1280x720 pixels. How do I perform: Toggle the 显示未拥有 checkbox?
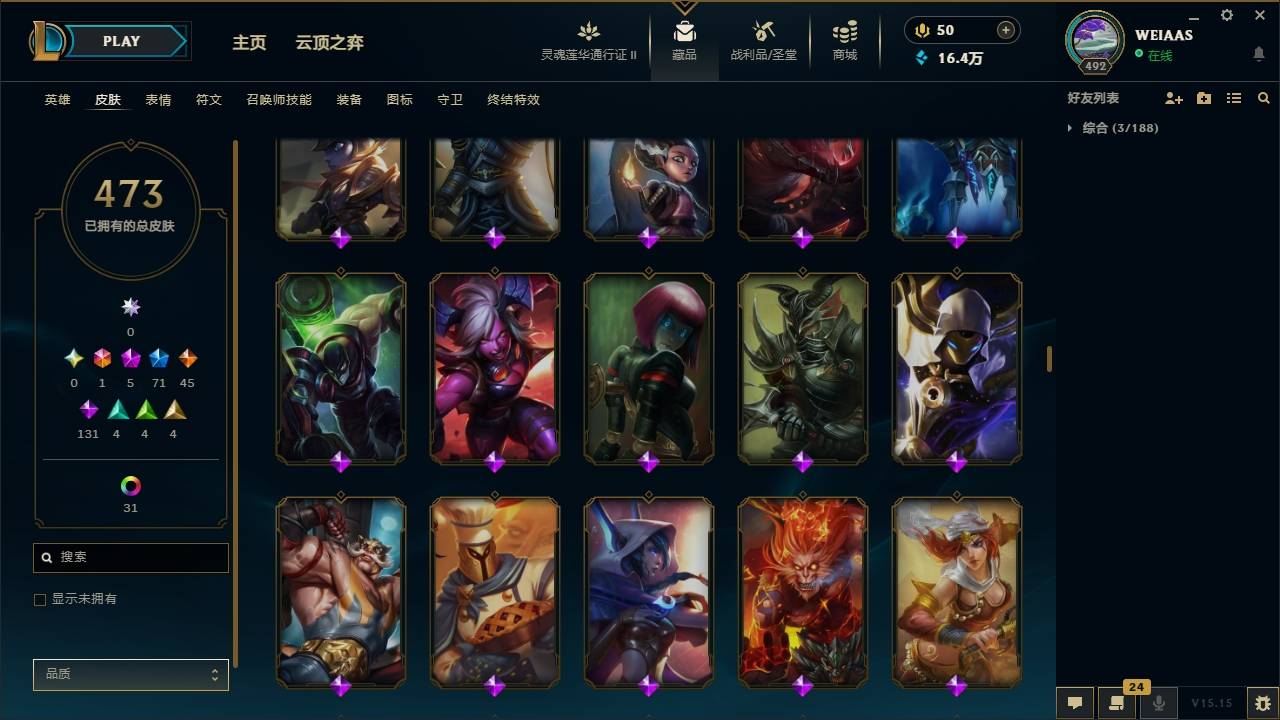(39, 599)
